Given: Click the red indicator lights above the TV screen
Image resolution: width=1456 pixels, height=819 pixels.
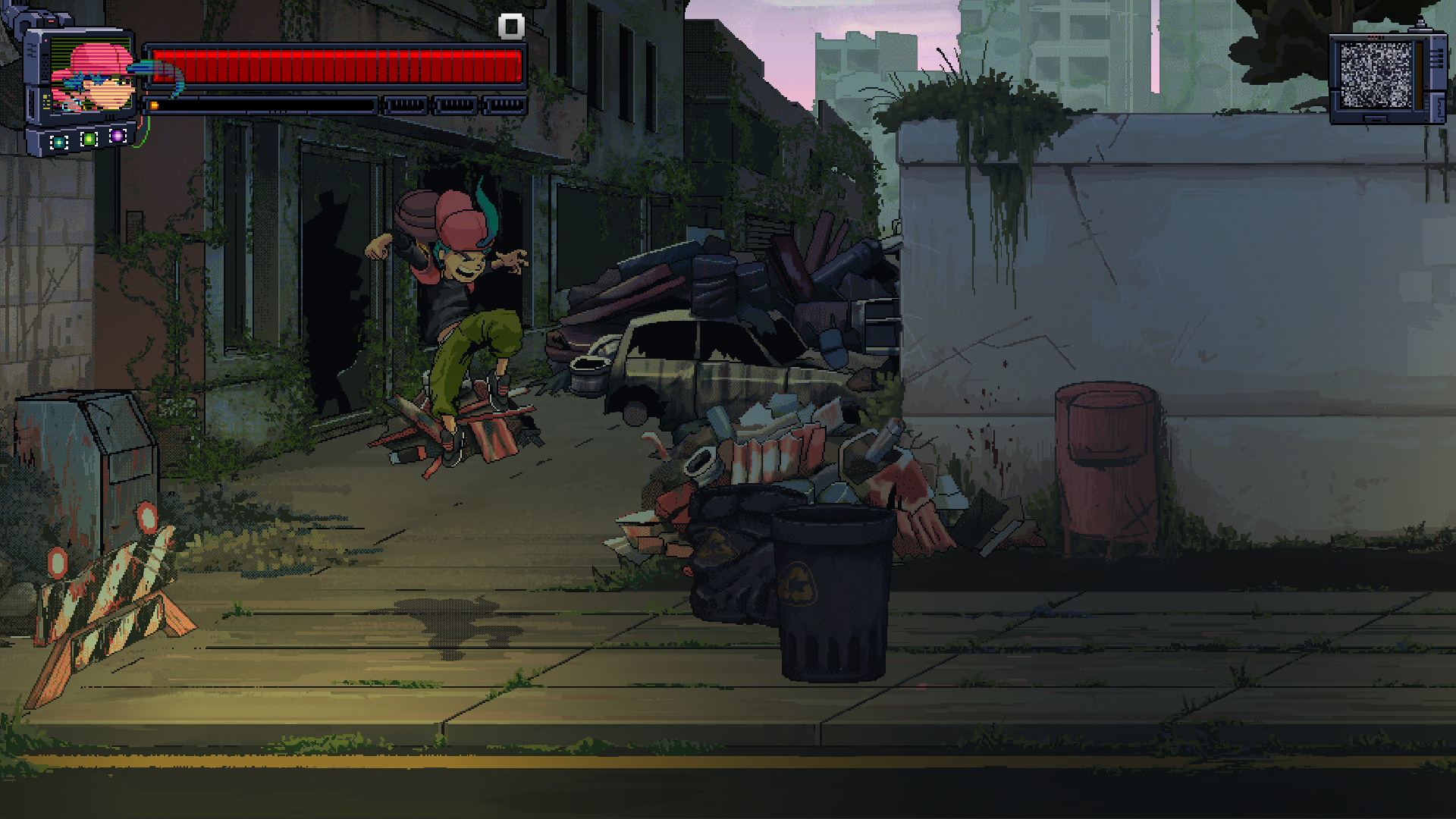Looking at the screenshot, I should coord(1376,36).
